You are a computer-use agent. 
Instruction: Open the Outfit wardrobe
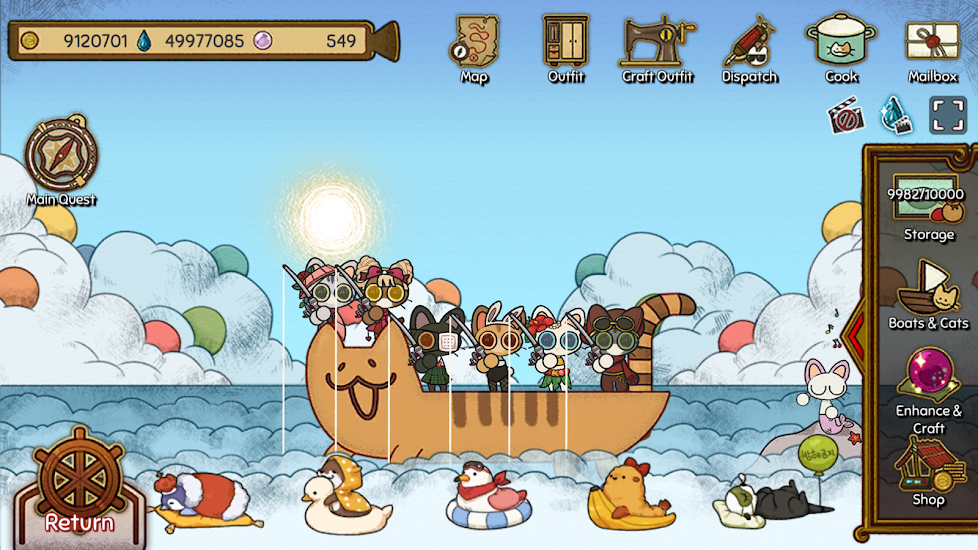pyautogui.click(x=566, y=46)
